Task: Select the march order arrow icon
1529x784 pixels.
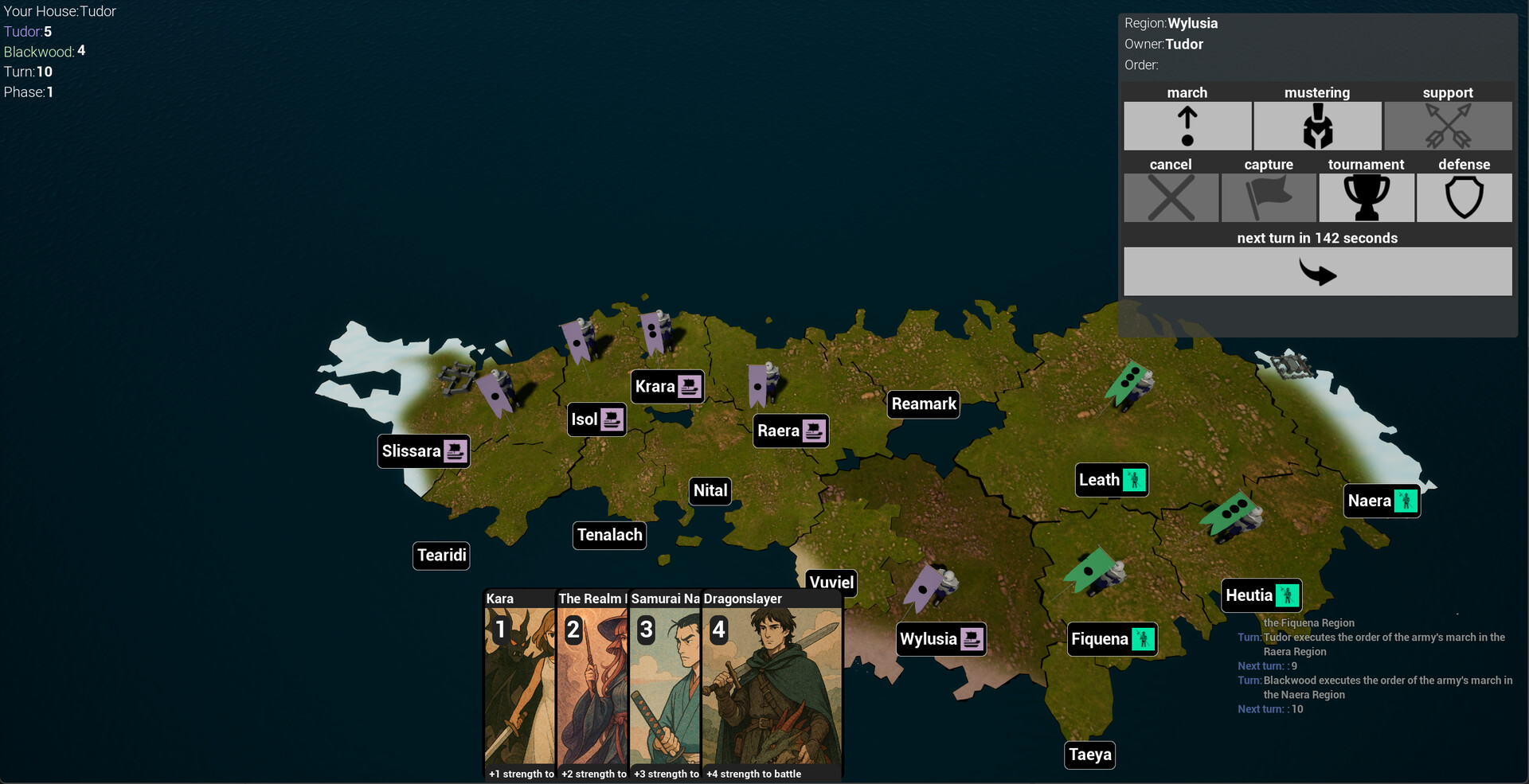Action: pyautogui.click(x=1187, y=126)
